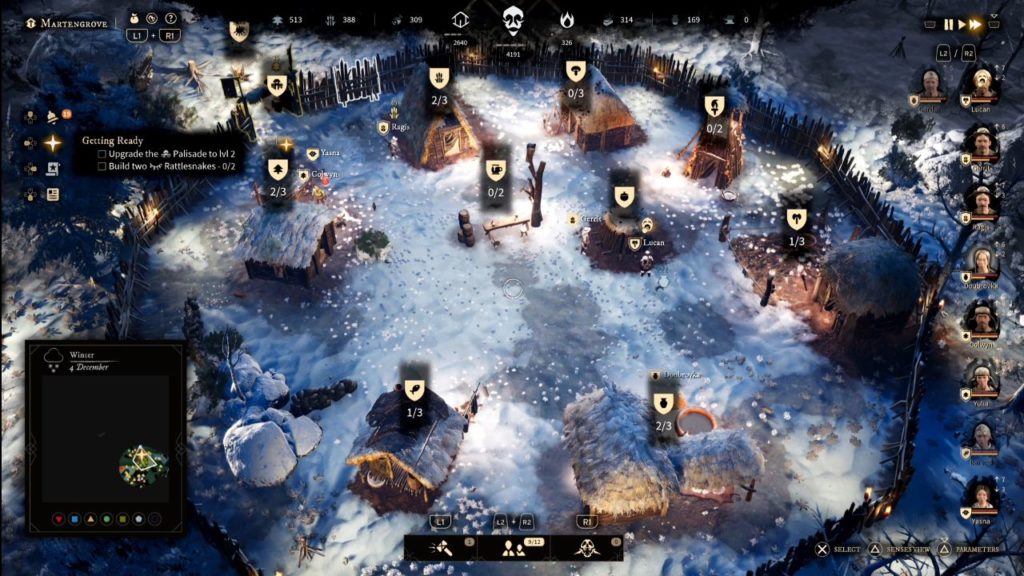Click the central skull threat emblem
This screenshot has height=576, width=1024.
coord(513,19)
